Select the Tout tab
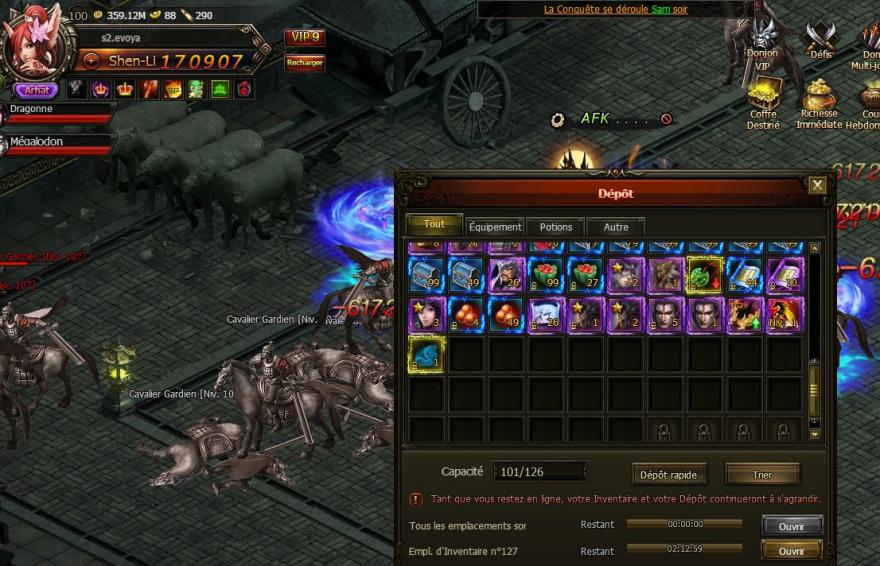 point(434,225)
